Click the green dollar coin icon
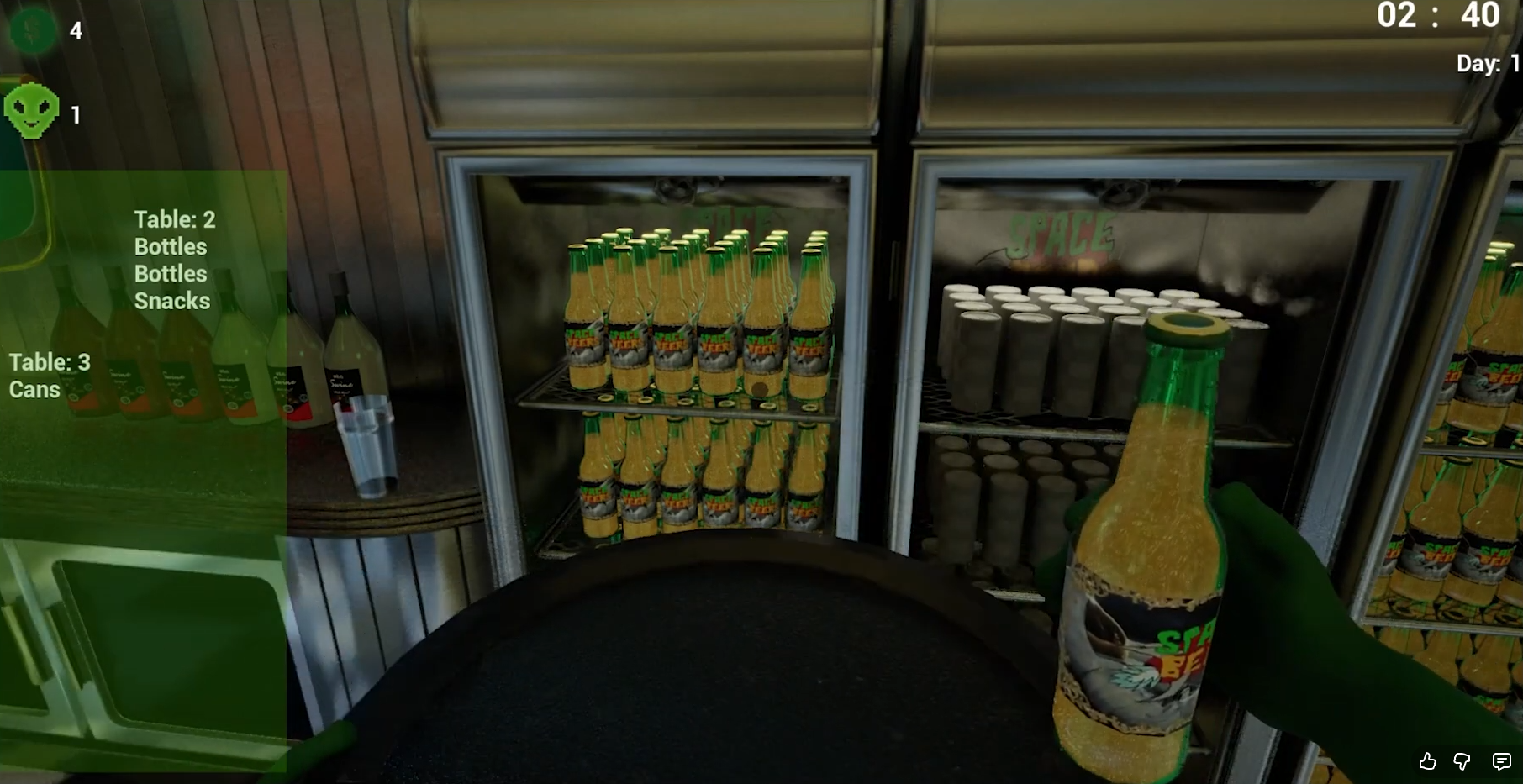Screen dimensions: 1523x784 point(30,31)
